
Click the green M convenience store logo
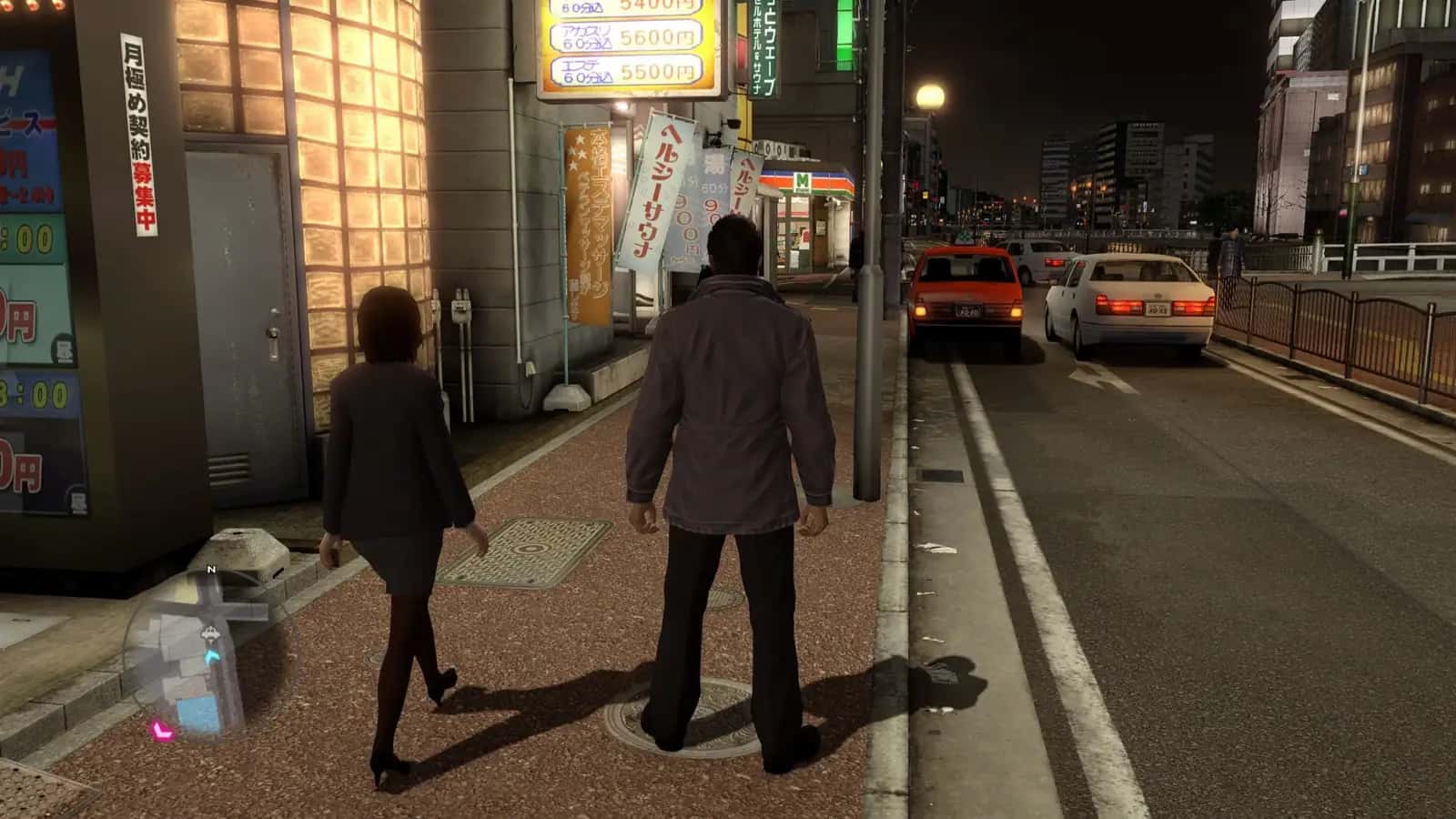click(802, 181)
